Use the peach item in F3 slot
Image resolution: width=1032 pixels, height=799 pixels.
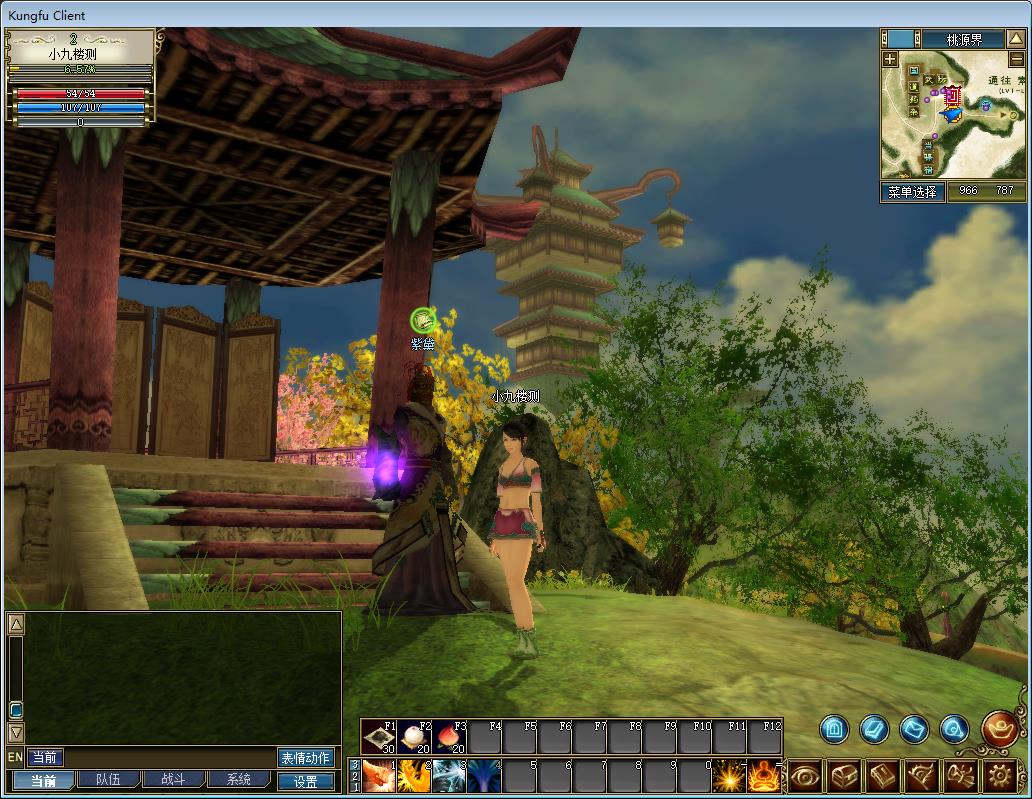(449, 737)
